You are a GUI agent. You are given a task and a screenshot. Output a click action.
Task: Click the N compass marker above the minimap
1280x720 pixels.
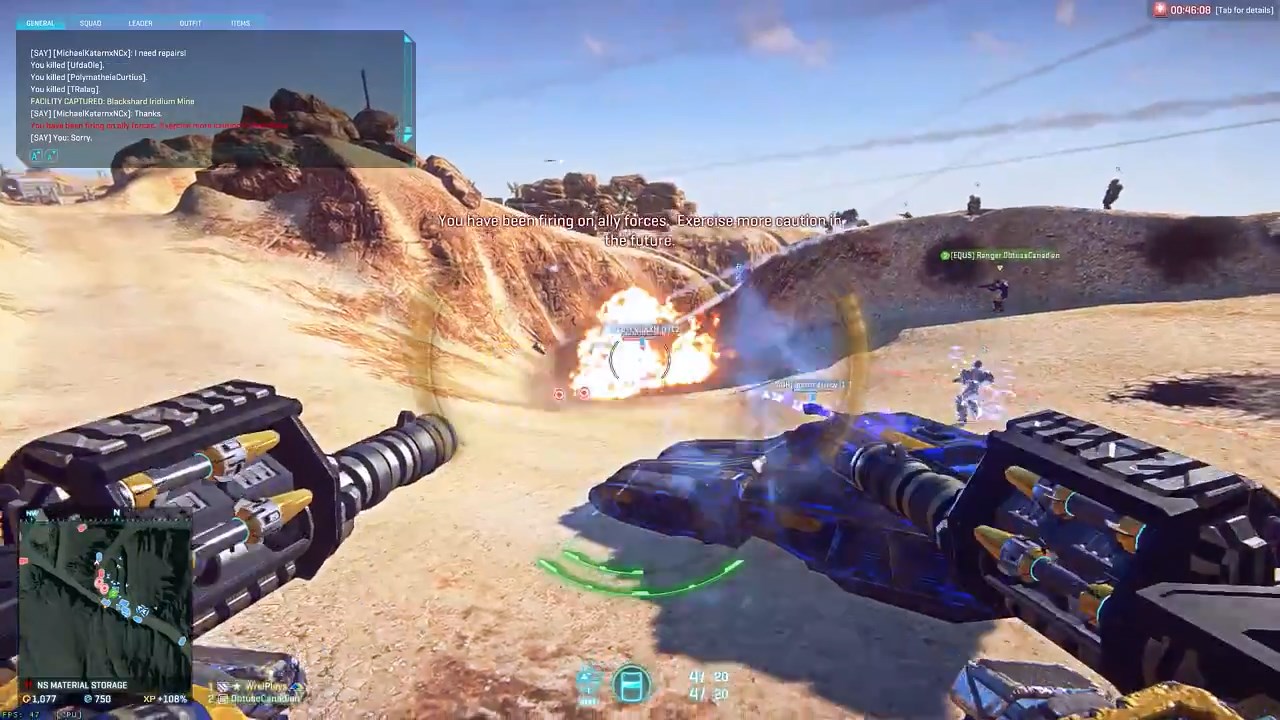click(x=116, y=512)
